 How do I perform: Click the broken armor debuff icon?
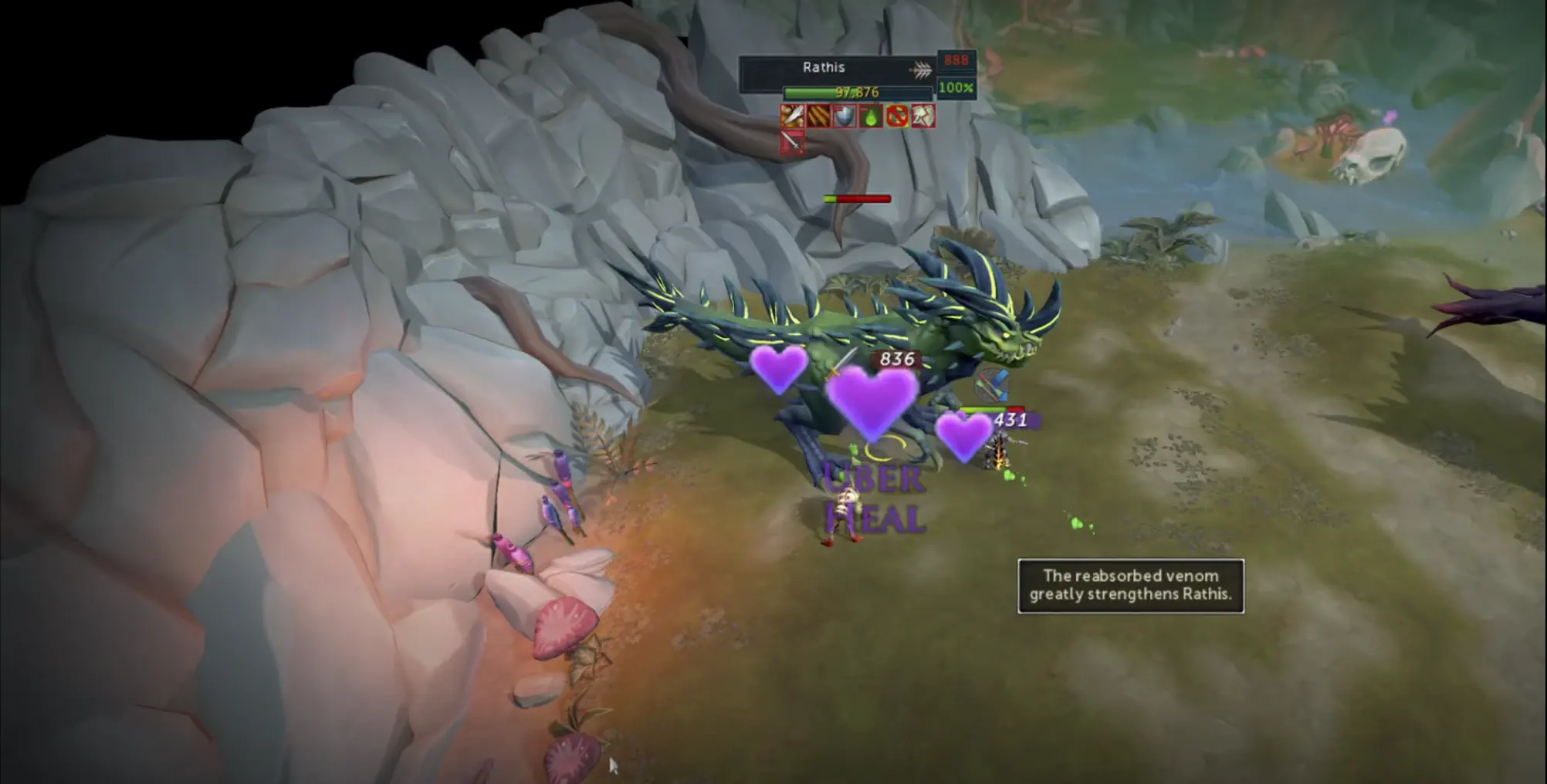[924, 116]
